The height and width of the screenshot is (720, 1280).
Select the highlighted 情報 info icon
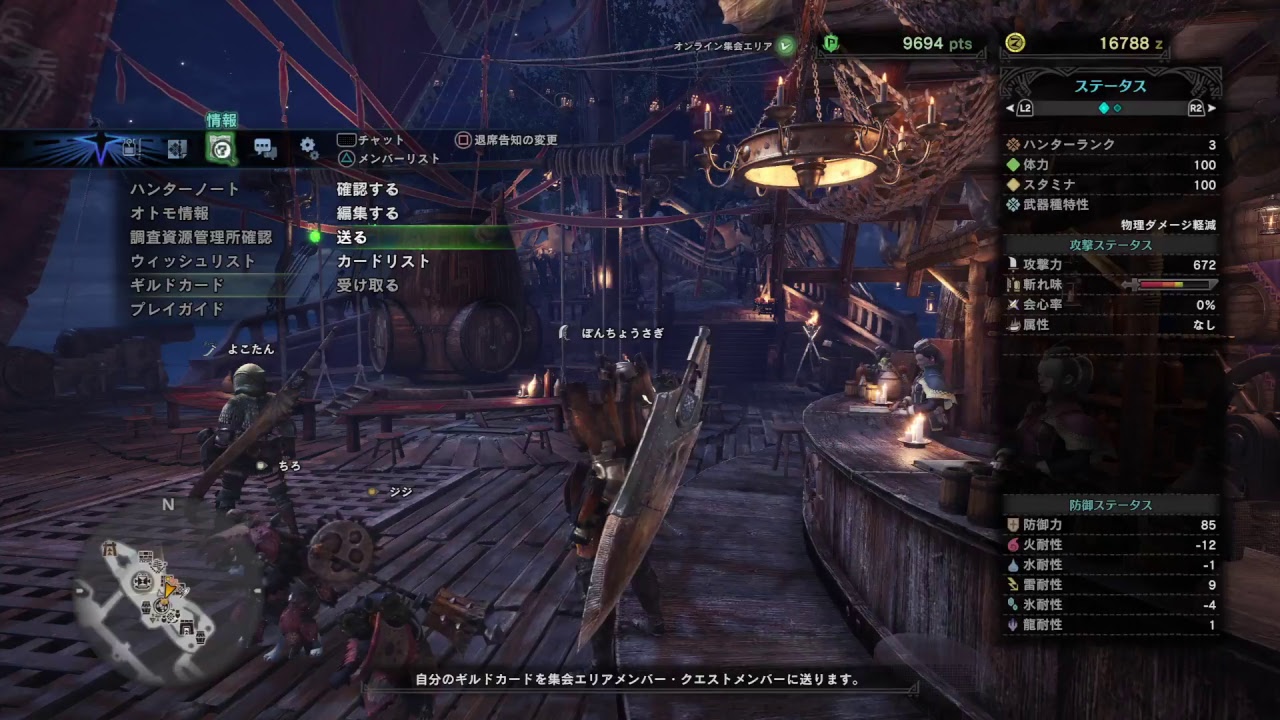point(220,148)
